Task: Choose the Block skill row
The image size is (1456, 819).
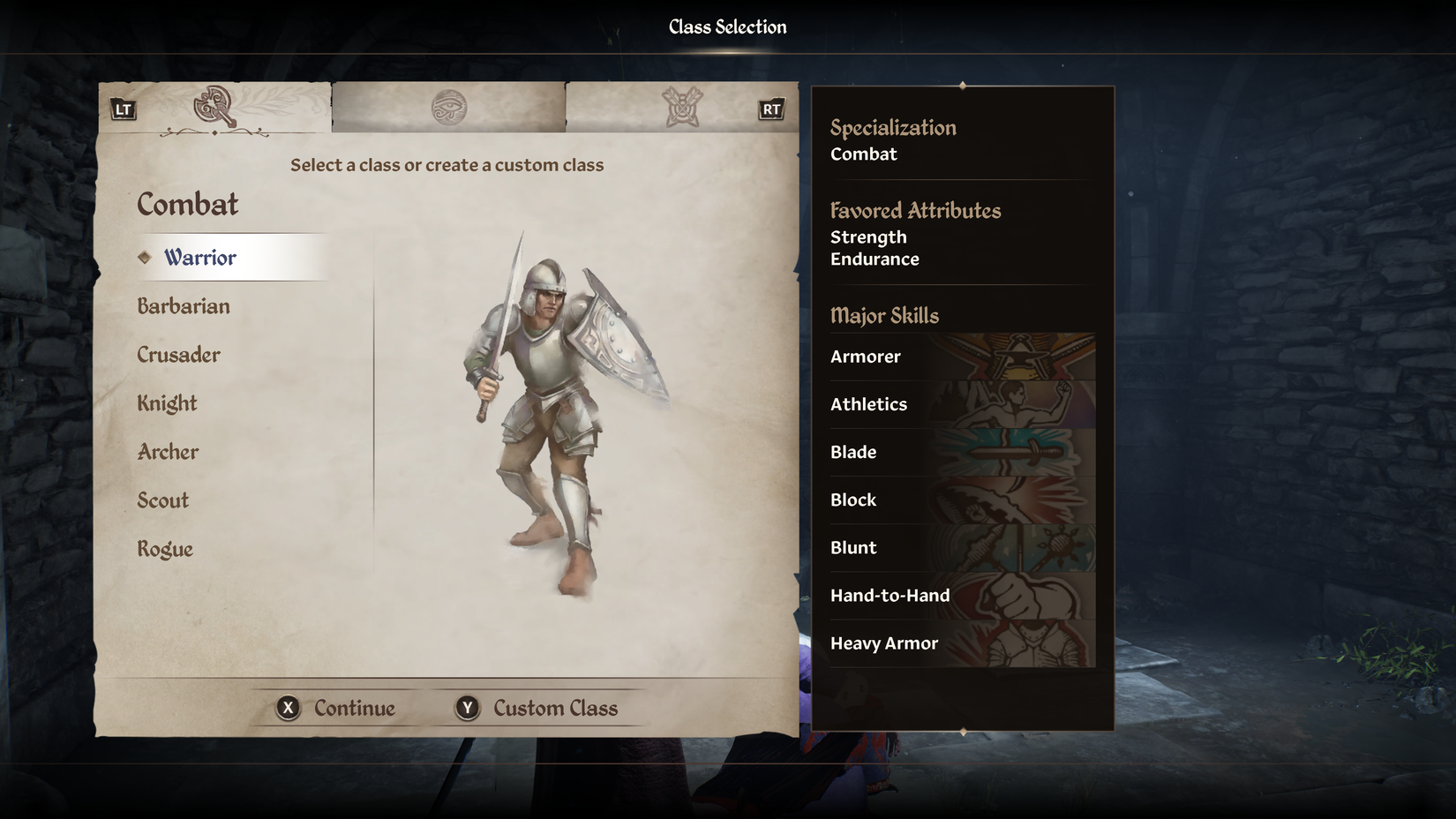Action: point(962,500)
